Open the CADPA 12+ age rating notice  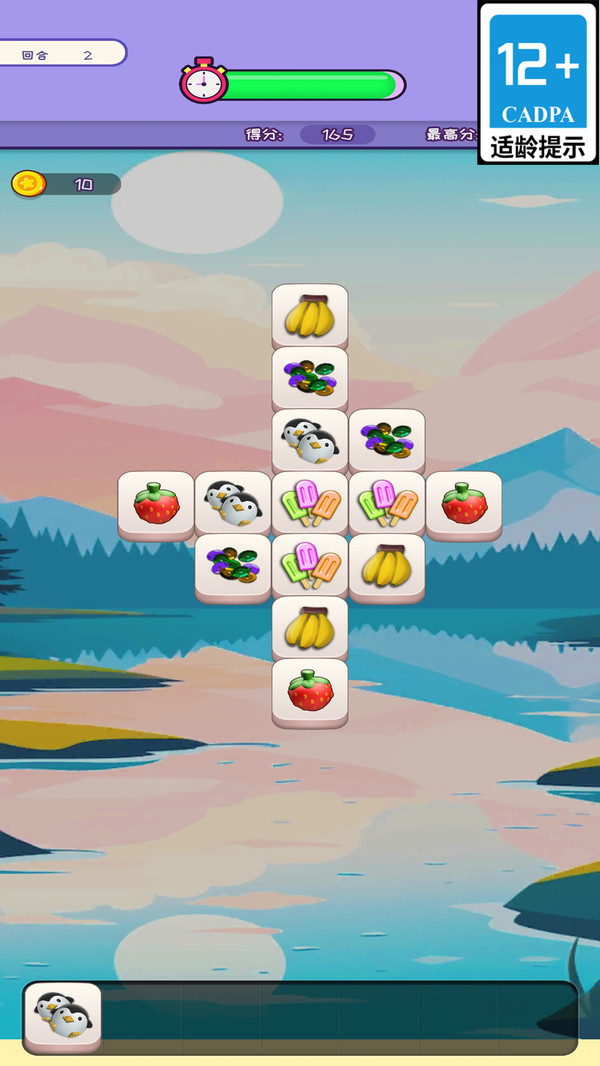(538, 83)
